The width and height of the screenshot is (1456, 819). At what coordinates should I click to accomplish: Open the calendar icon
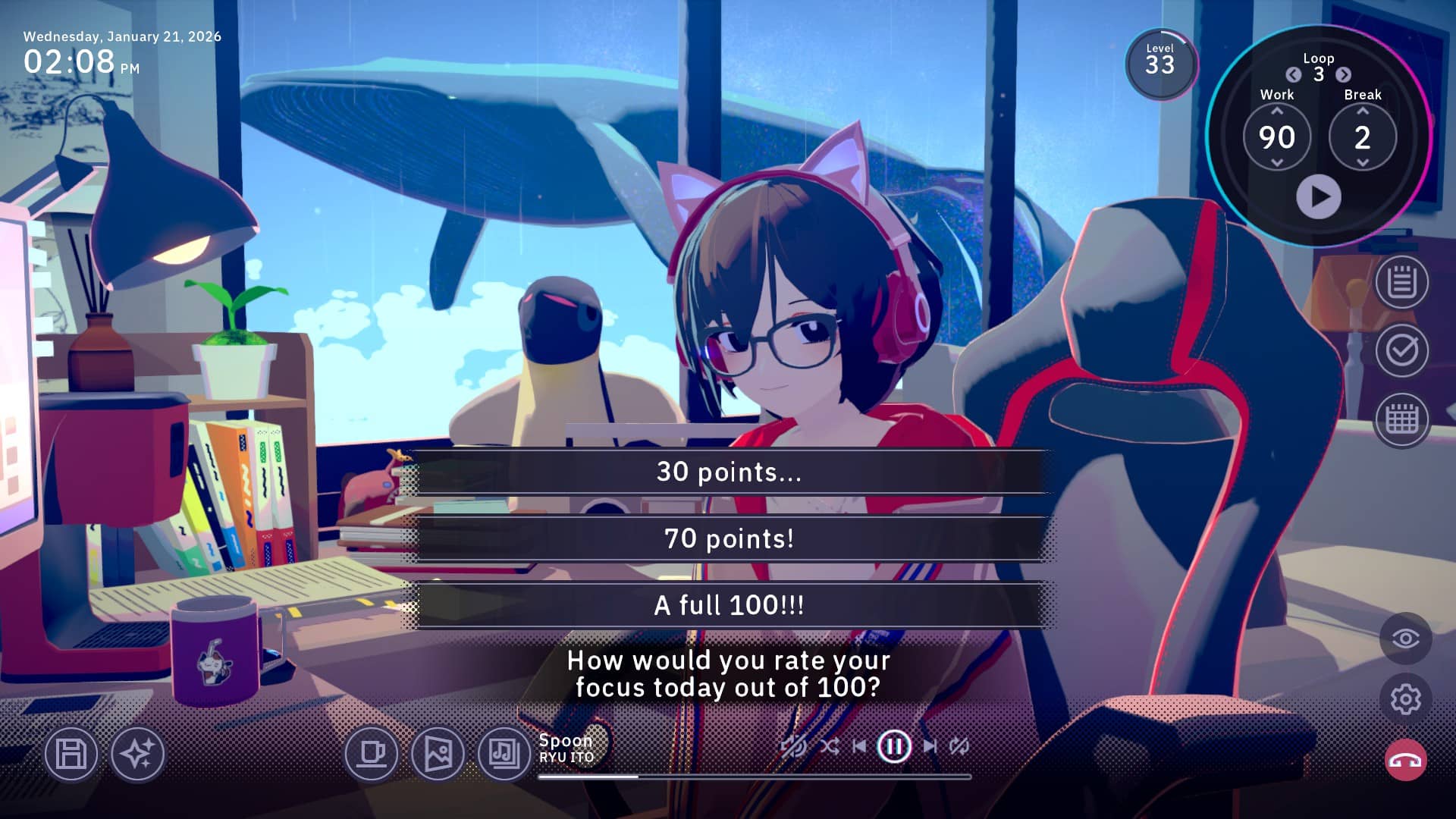coord(1401,419)
